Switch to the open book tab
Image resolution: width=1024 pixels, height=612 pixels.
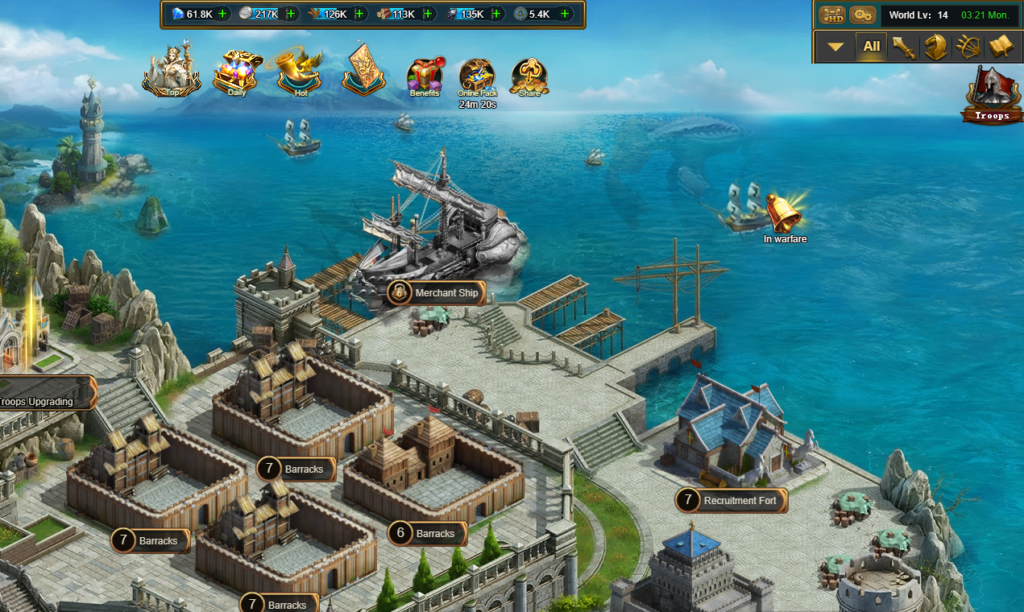(x=1000, y=47)
